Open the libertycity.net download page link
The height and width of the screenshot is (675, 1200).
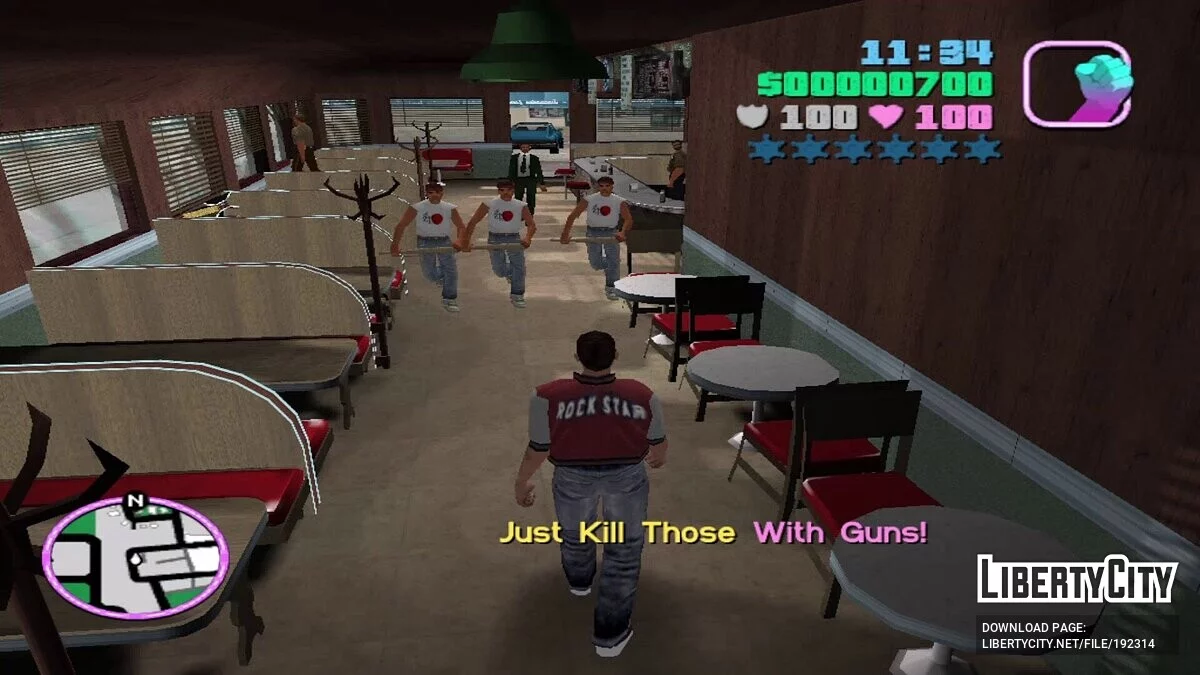[1067, 644]
